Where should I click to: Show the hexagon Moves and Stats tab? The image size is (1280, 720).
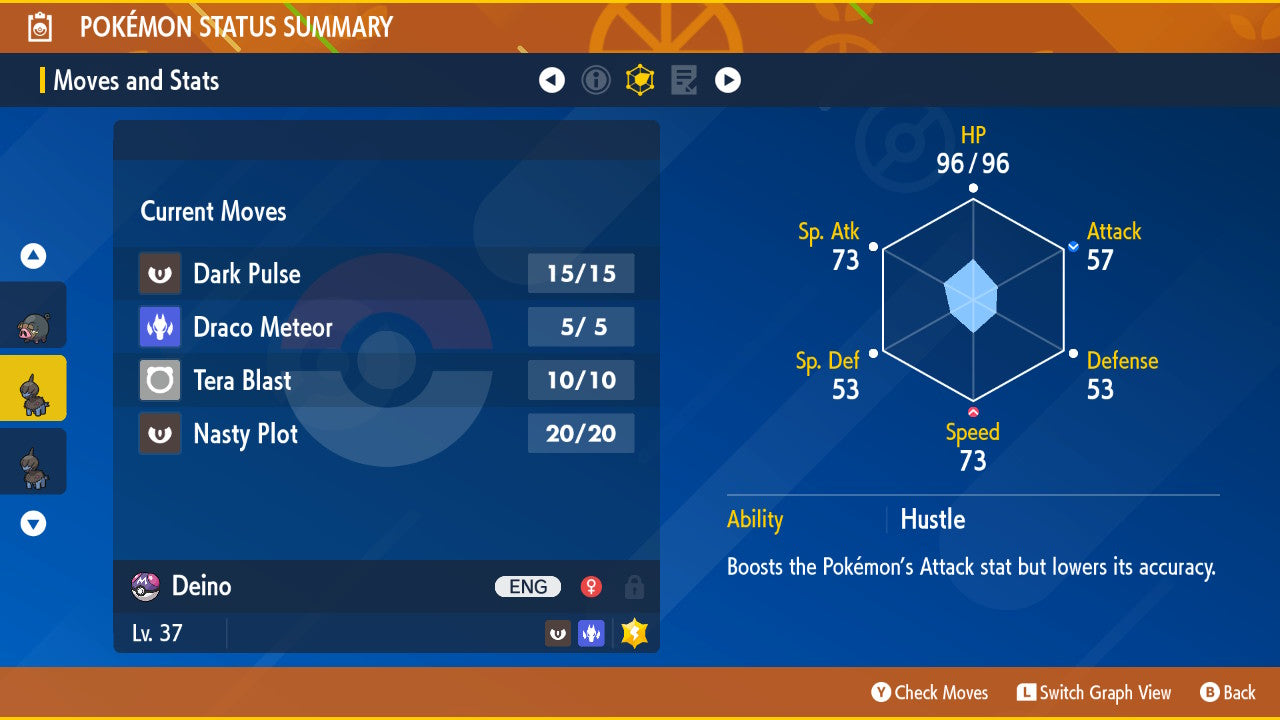(640, 80)
